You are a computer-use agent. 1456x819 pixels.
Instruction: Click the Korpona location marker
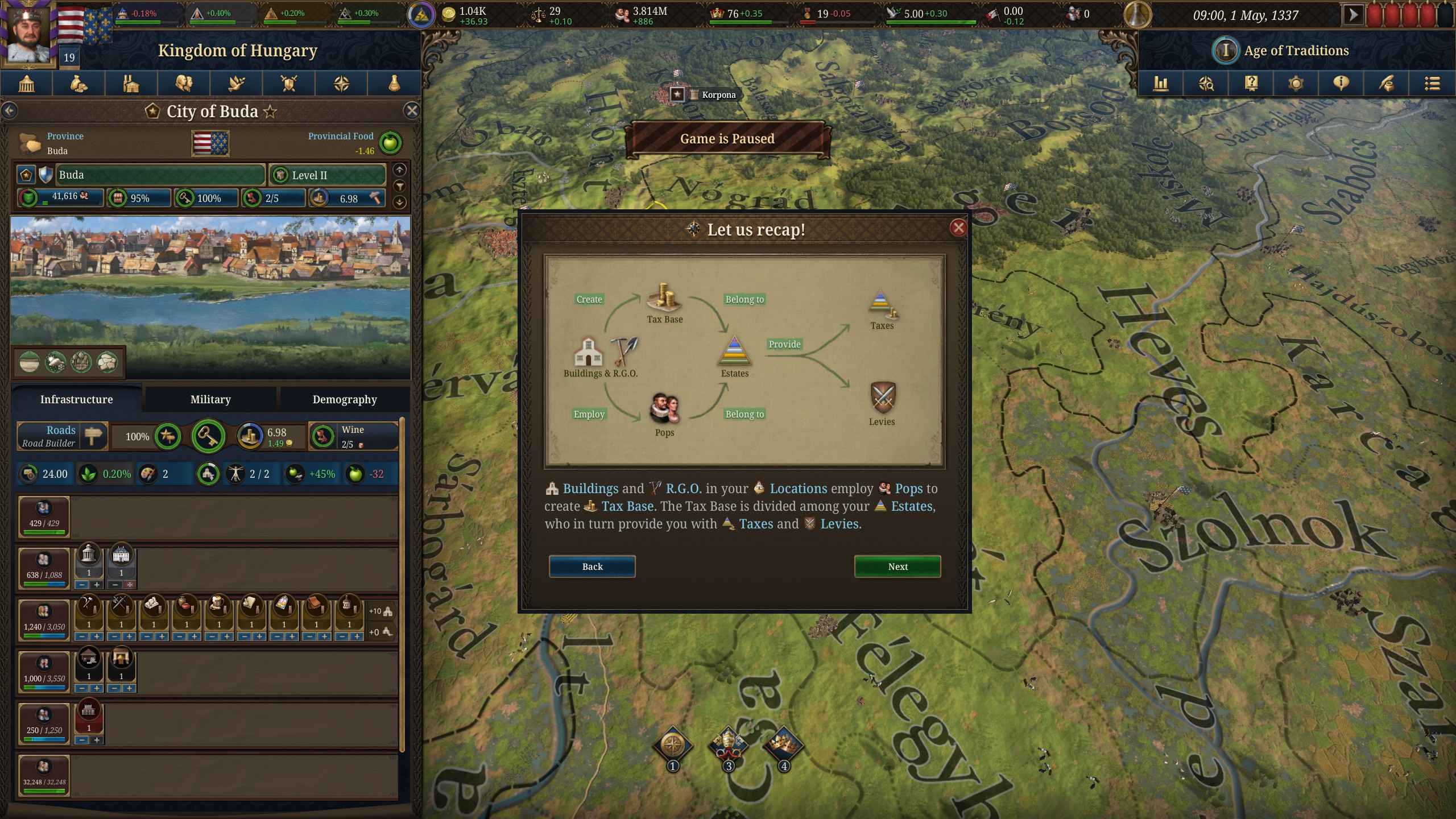pos(677,94)
